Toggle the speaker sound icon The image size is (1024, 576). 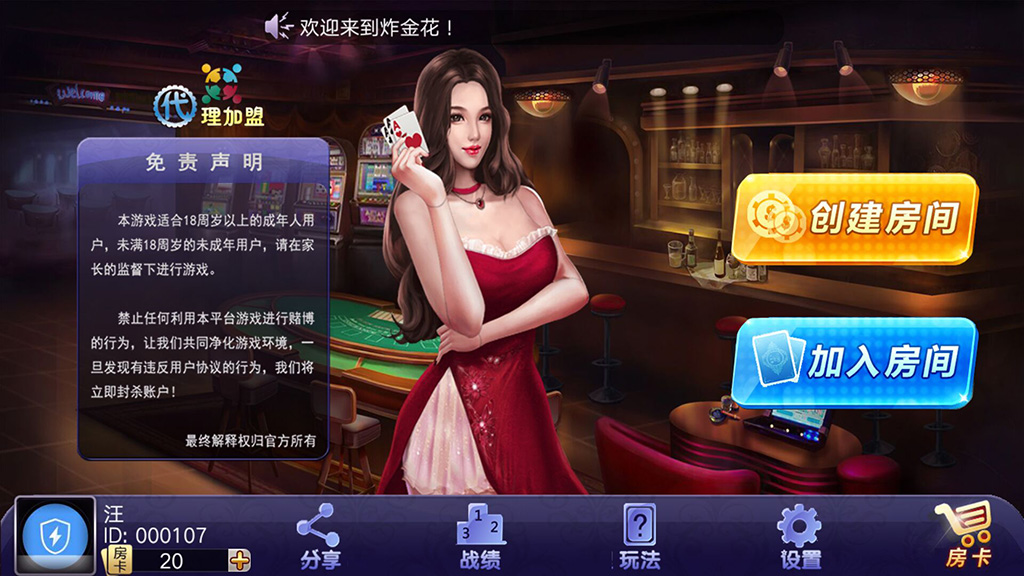[x=277, y=27]
